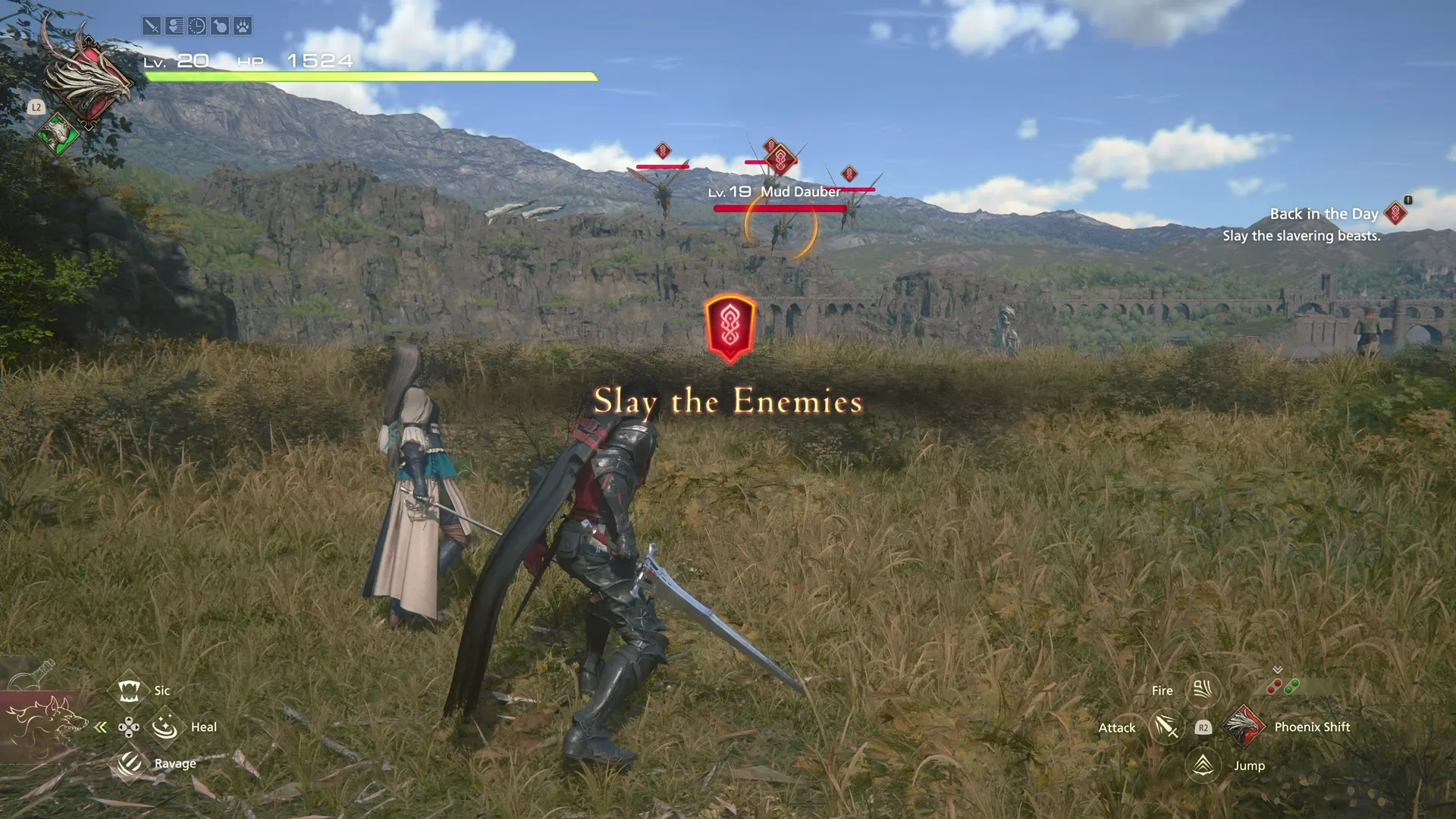Click the Phoenix Shift ability icon
Viewport: 1456px width, 819px height.
(1244, 726)
